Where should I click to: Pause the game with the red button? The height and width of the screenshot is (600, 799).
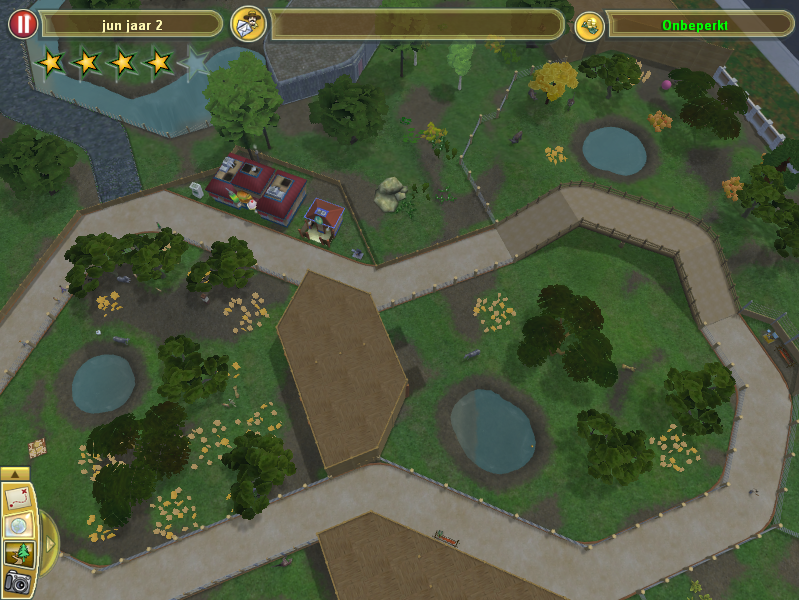[23, 24]
